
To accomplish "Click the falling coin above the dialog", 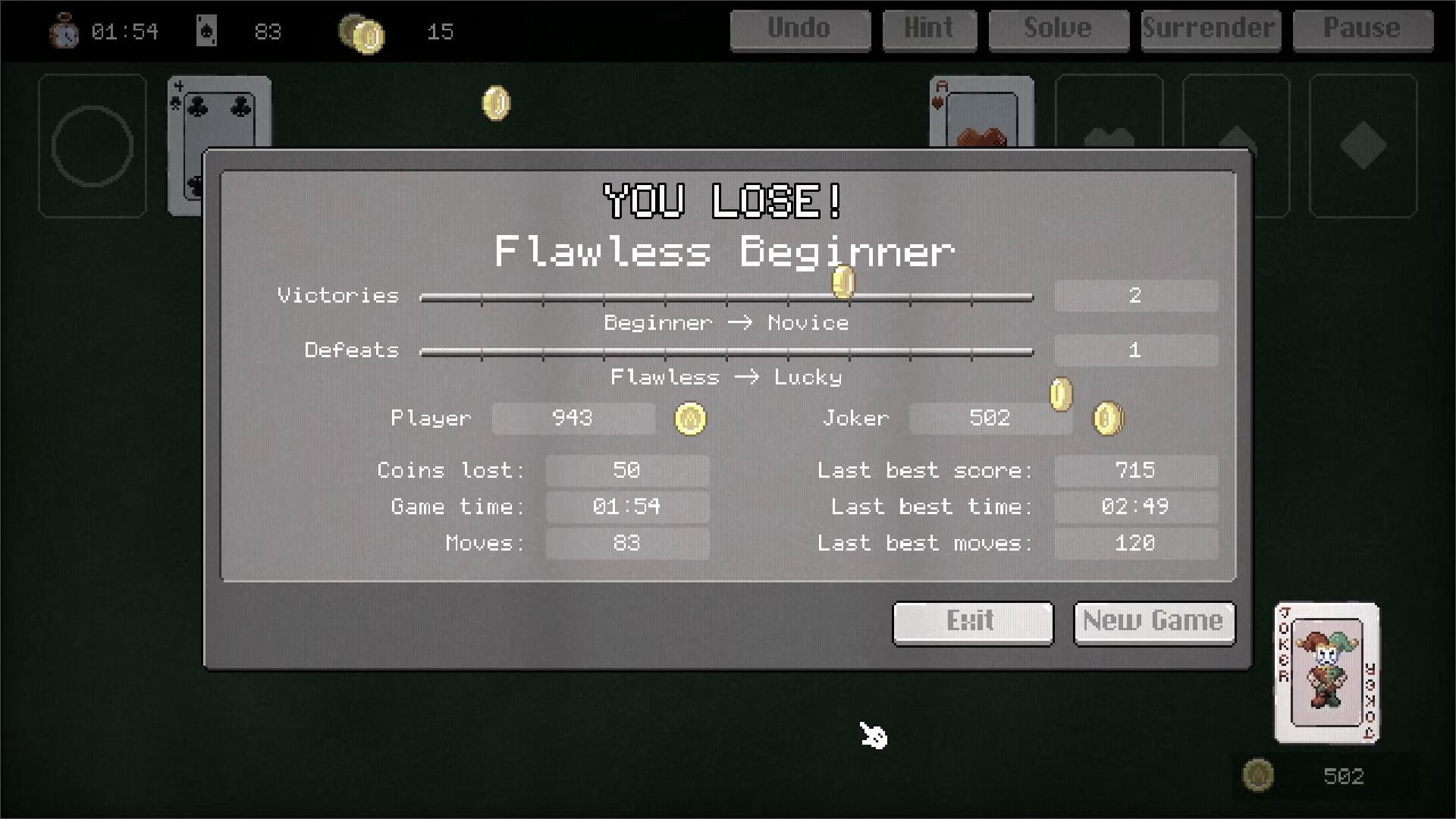I will point(497,102).
